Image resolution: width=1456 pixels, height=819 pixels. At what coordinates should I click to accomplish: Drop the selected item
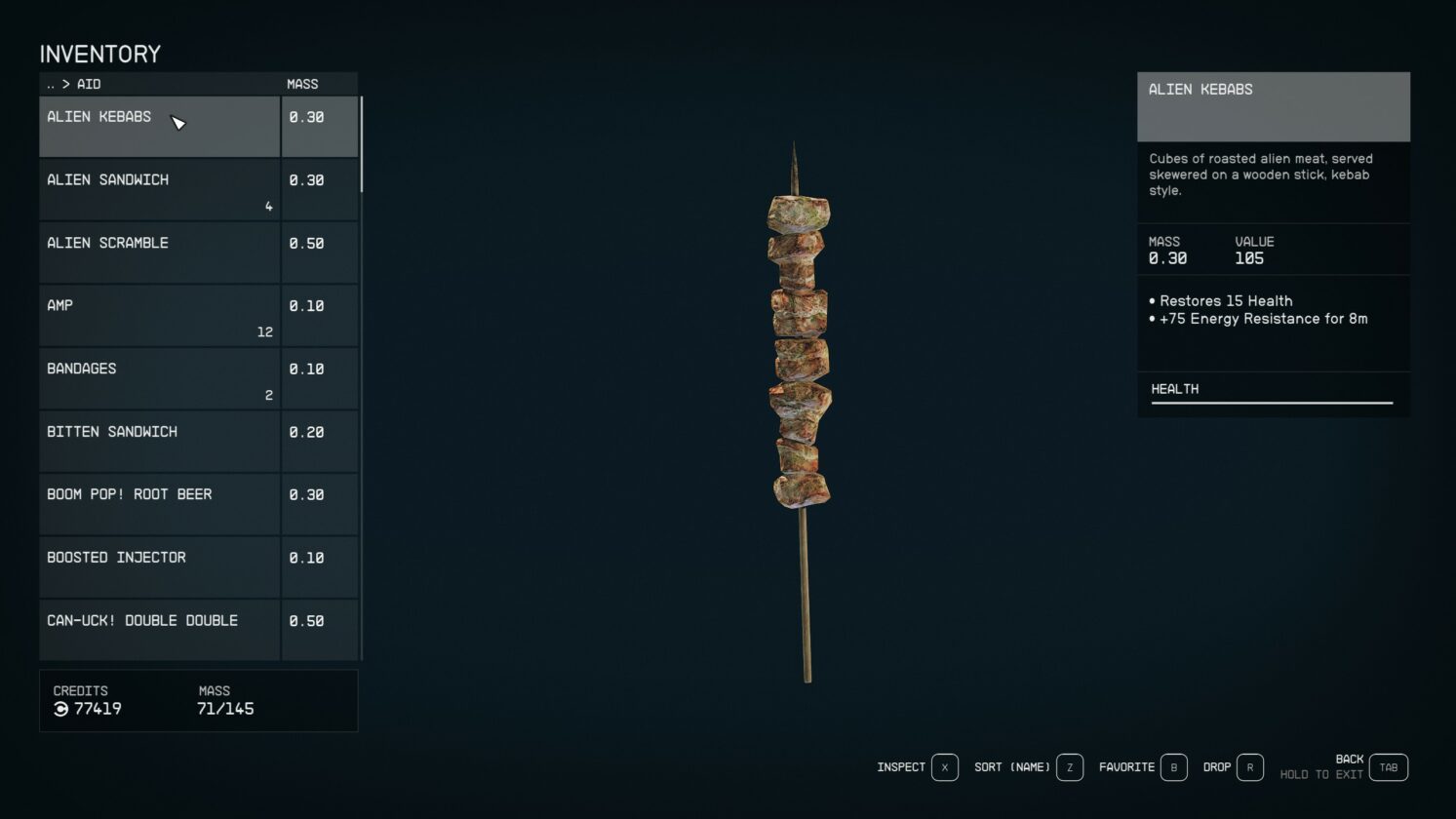1249,767
